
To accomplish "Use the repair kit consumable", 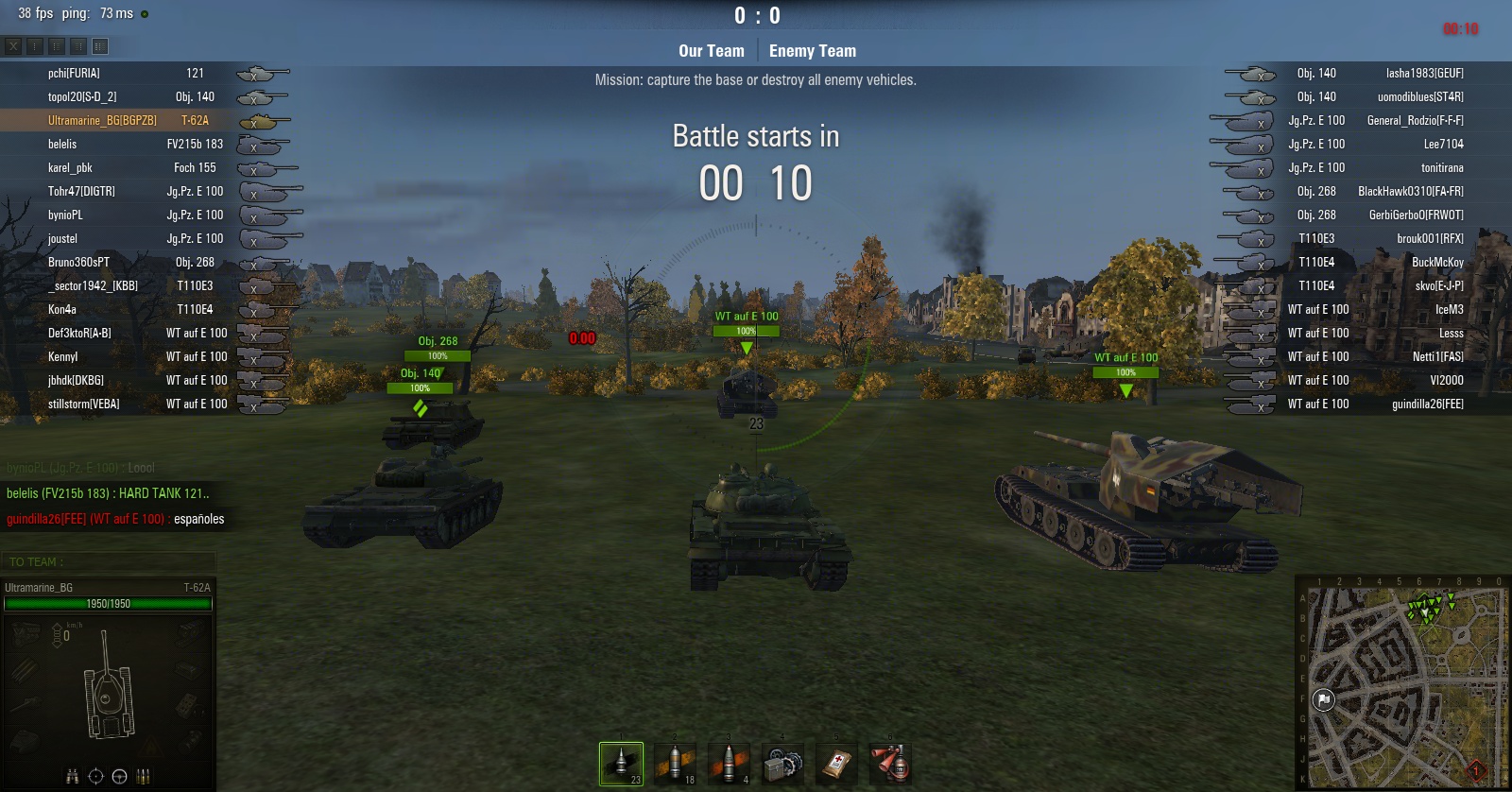I will pyautogui.click(x=782, y=763).
